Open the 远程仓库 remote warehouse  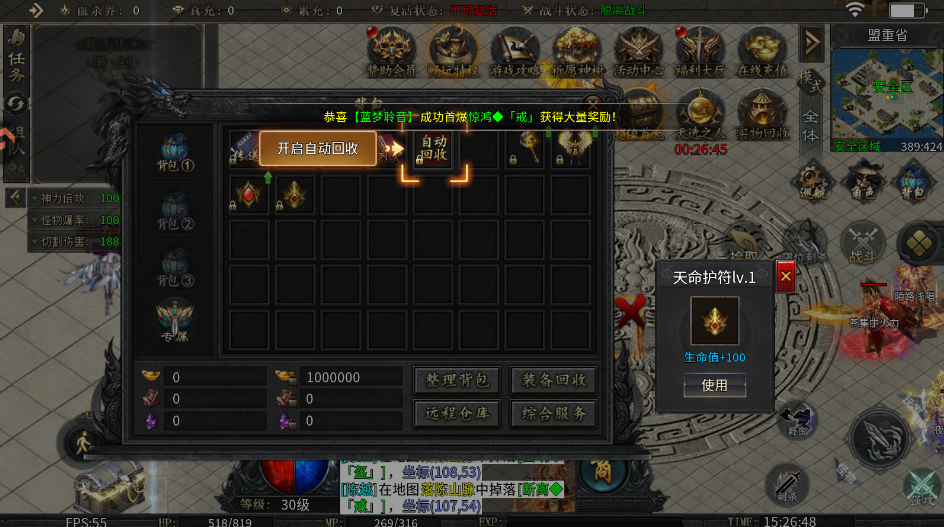point(456,413)
